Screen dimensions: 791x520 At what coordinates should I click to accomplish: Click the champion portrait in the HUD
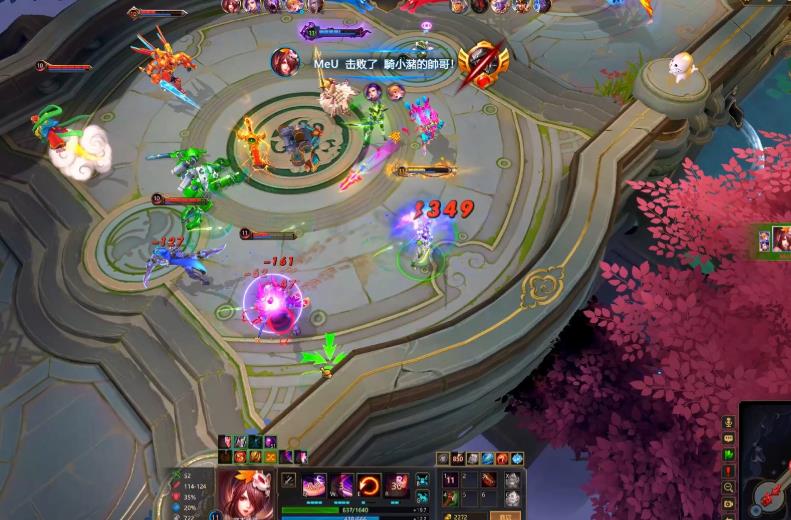pyautogui.click(x=244, y=494)
